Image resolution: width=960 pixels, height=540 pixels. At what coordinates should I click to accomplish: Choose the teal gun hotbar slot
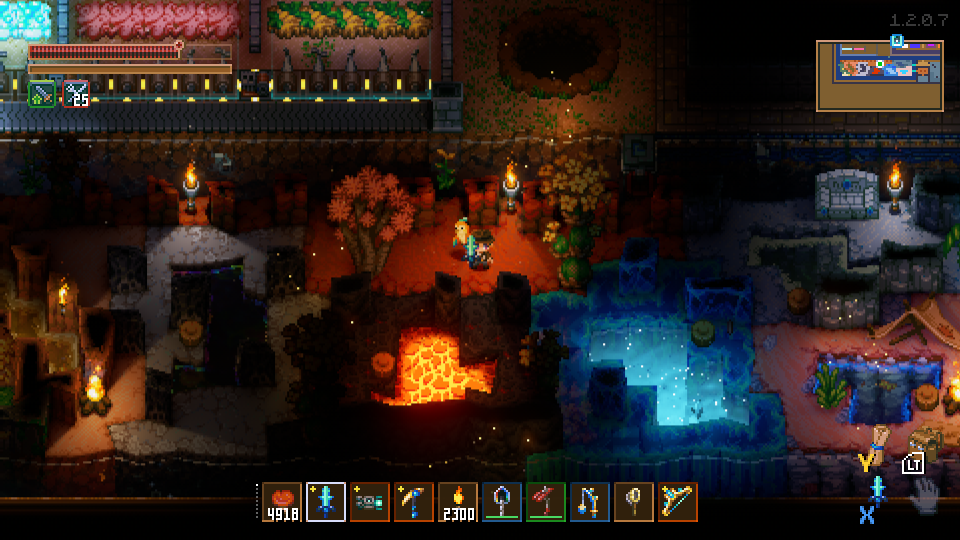tap(370, 502)
